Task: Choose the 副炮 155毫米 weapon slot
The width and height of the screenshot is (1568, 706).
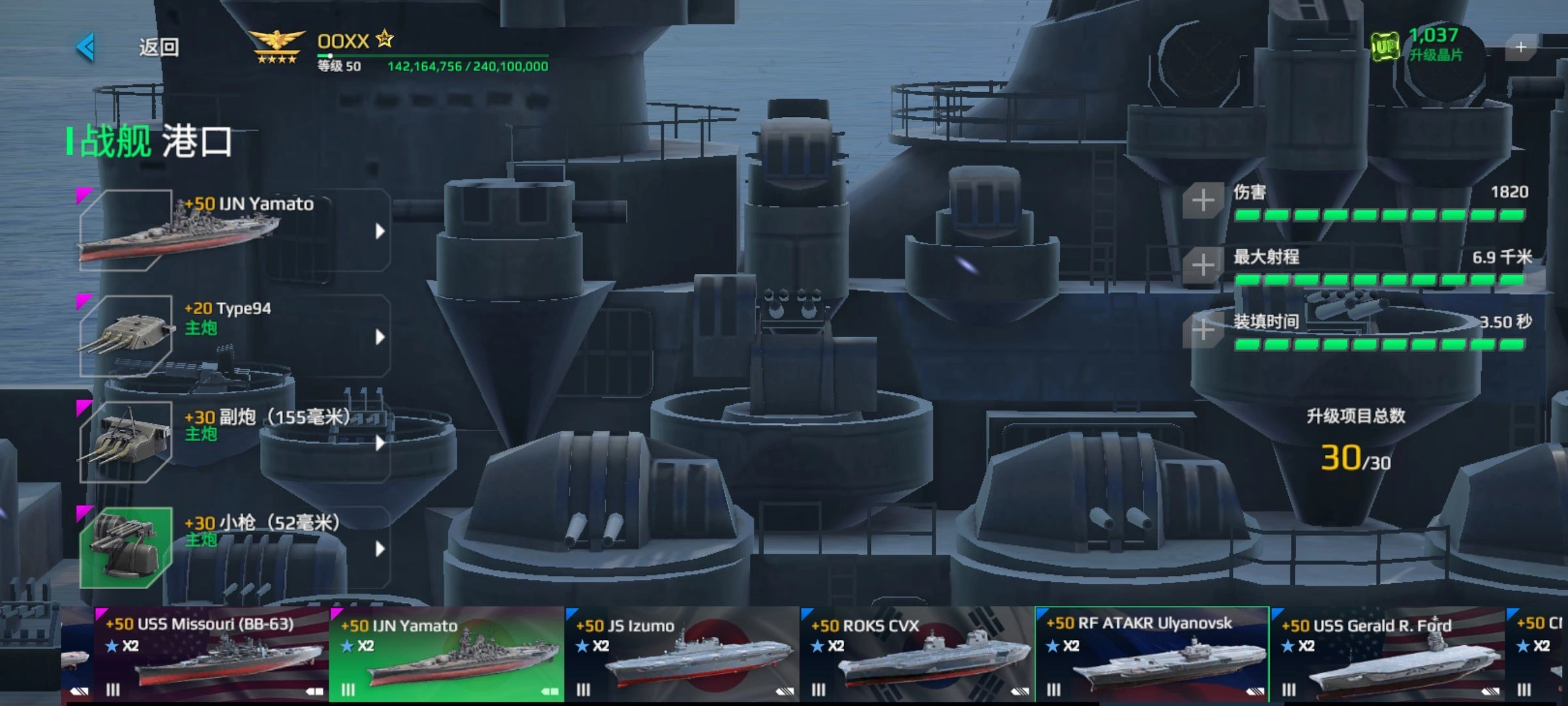Action: coord(235,442)
